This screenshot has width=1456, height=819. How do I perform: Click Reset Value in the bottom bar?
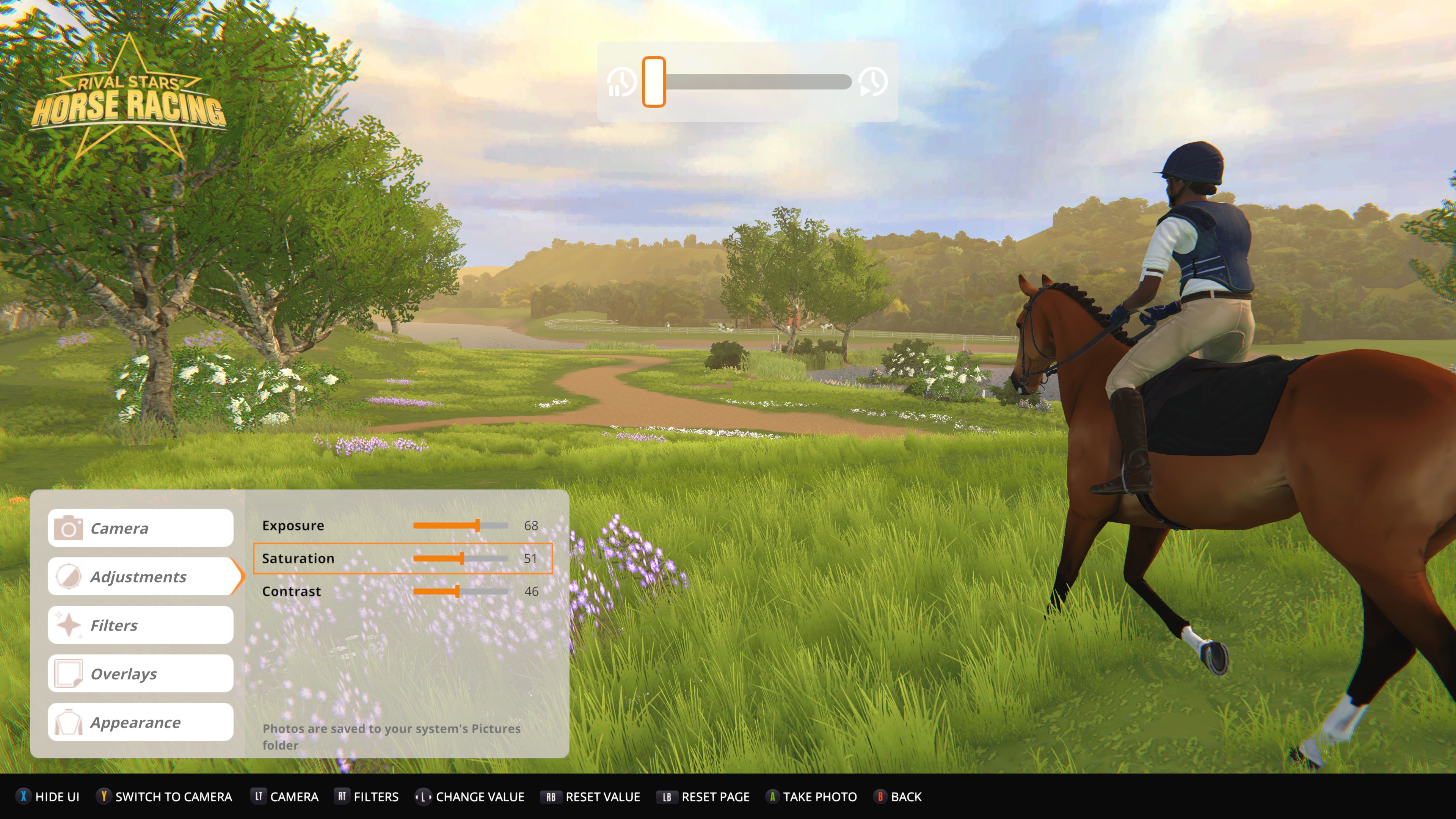[592, 797]
